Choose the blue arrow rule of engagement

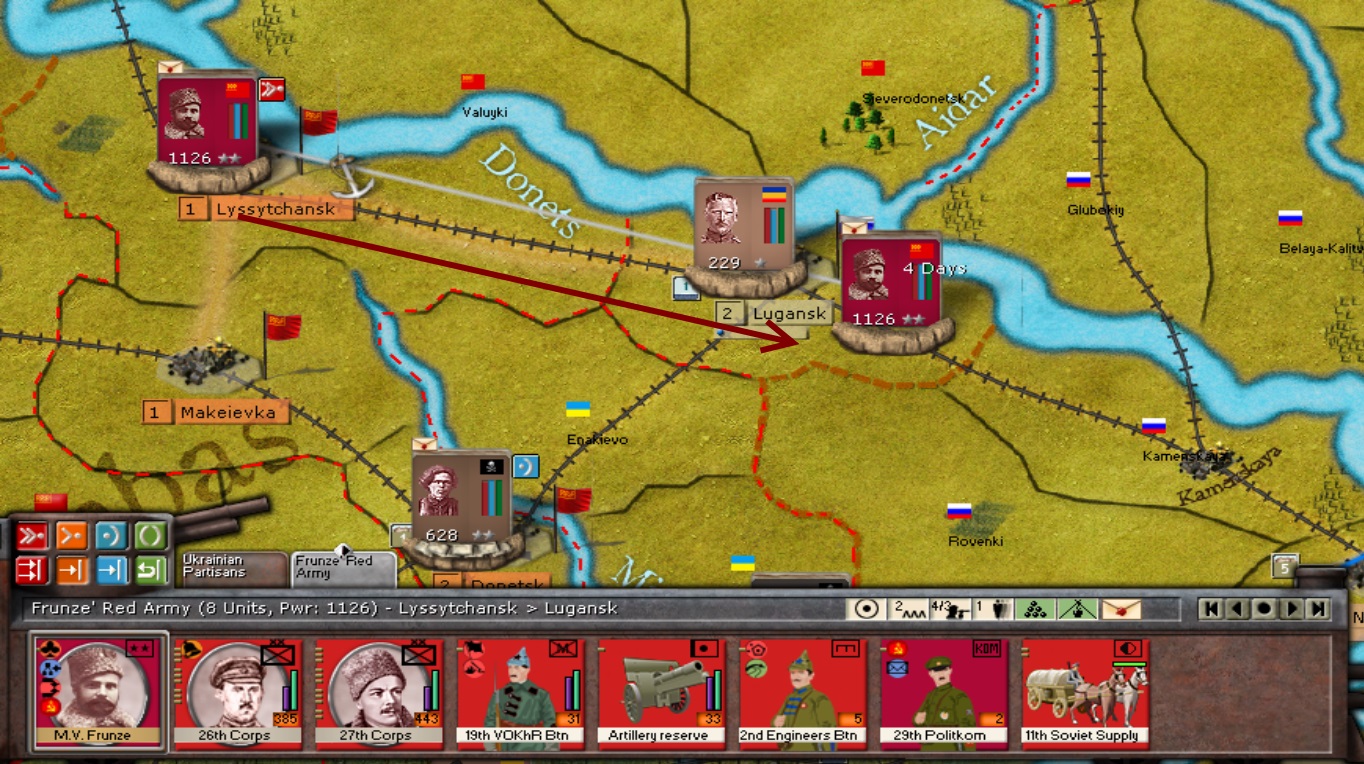coord(111,570)
